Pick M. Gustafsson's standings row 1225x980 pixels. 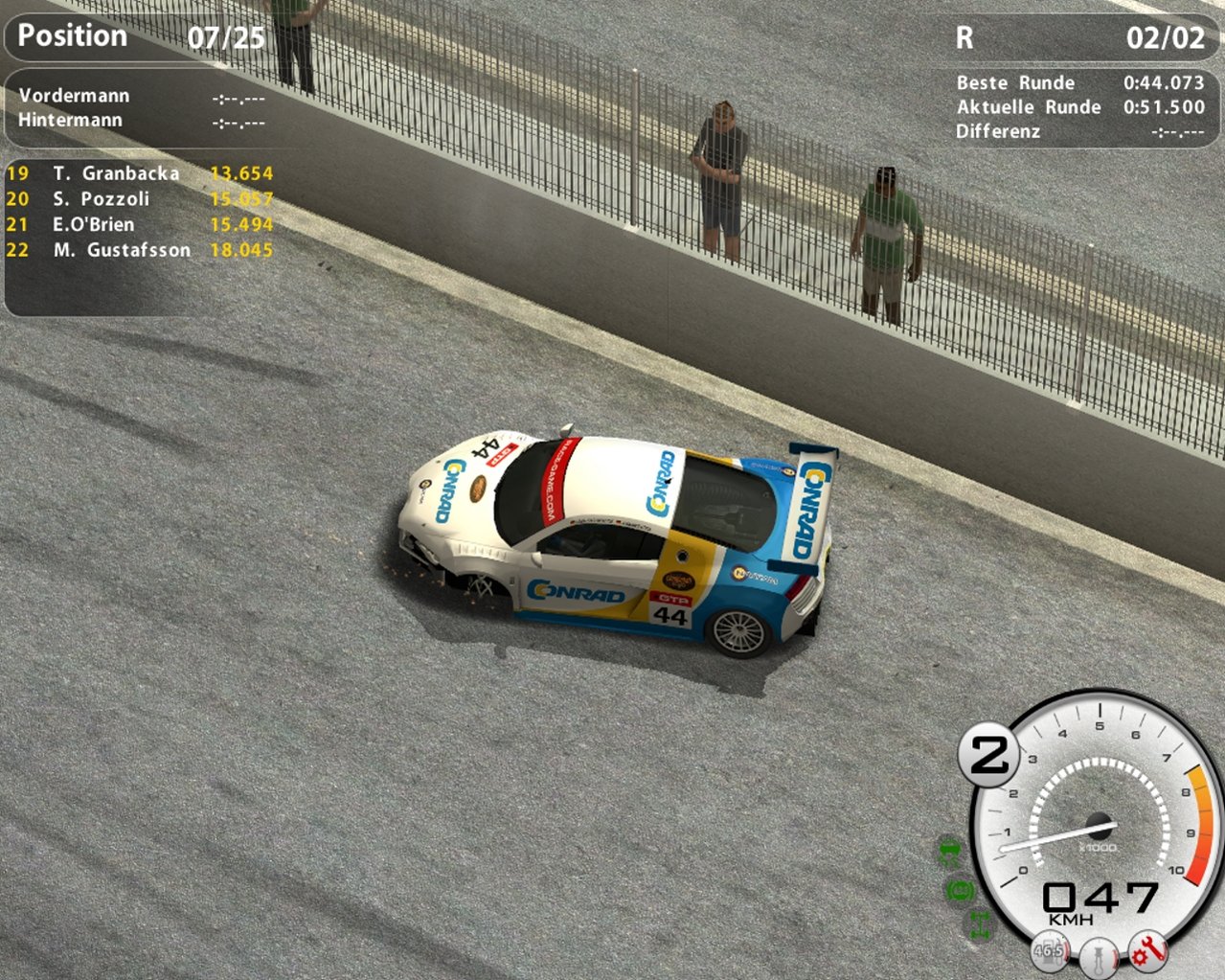tap(121, 250)
